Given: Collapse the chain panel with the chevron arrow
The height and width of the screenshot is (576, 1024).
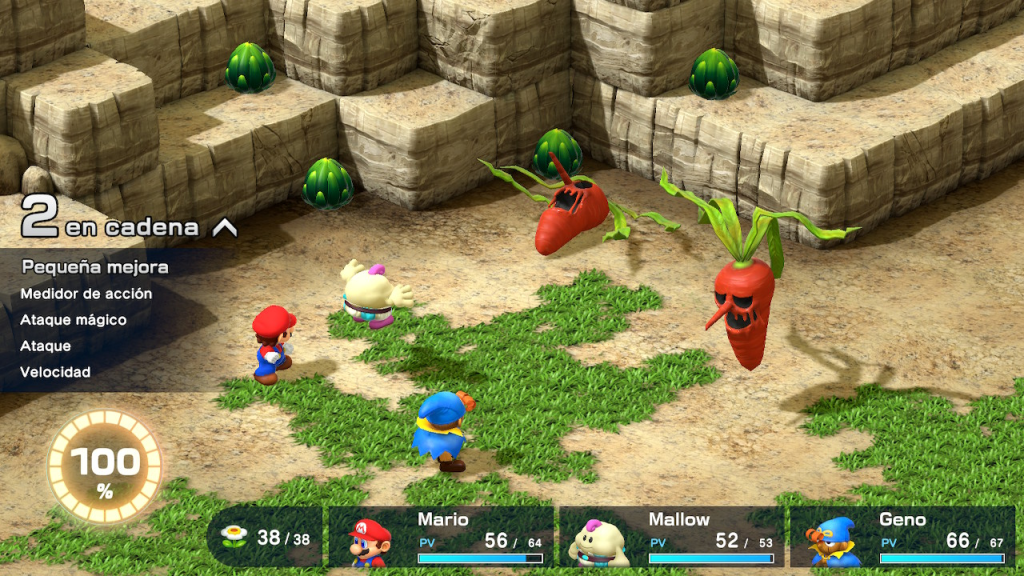Looking at the screenshot, I should (x=225, y=228).
